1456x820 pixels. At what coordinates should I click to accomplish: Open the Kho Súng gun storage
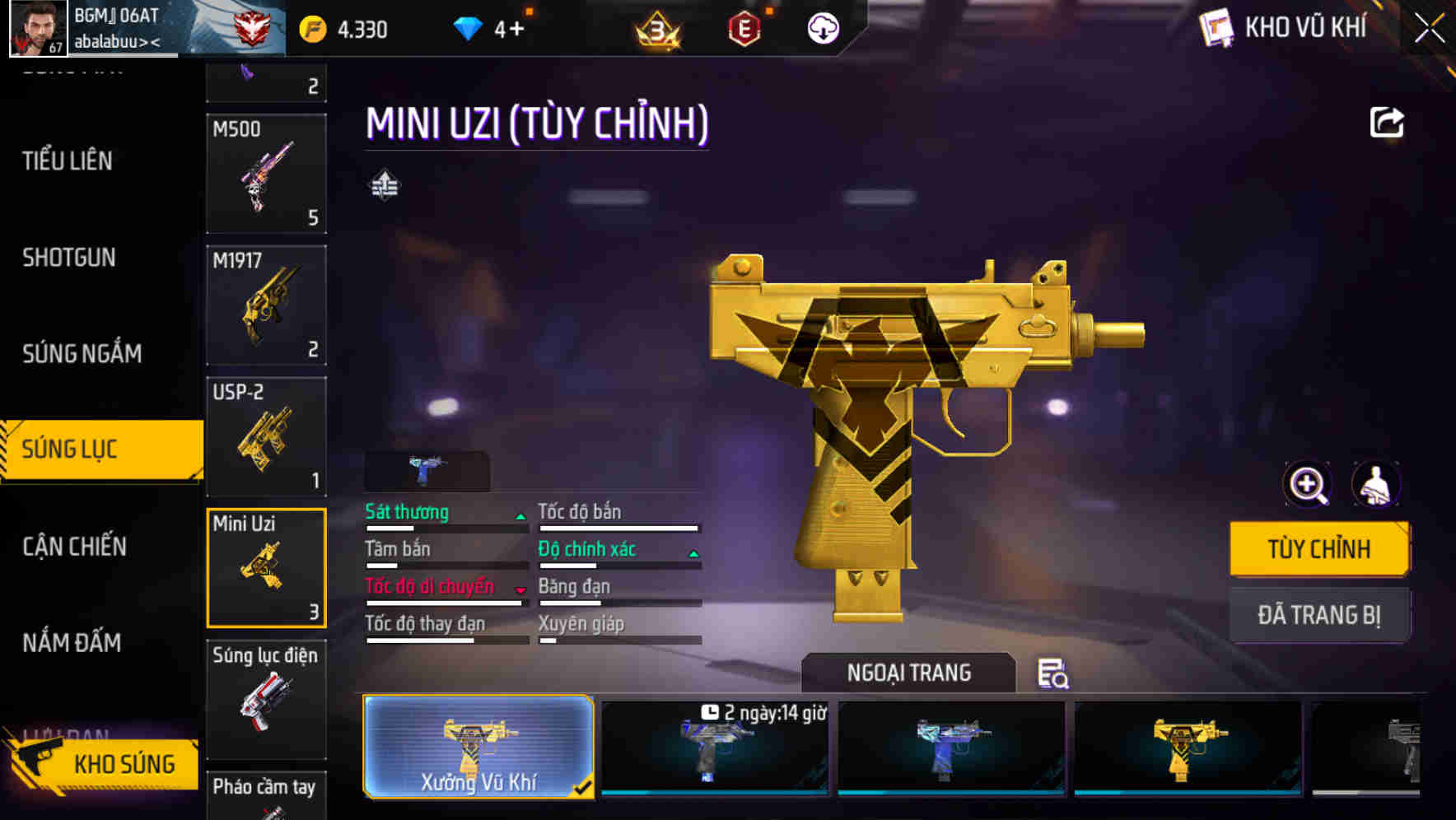[x=103, y=763]
